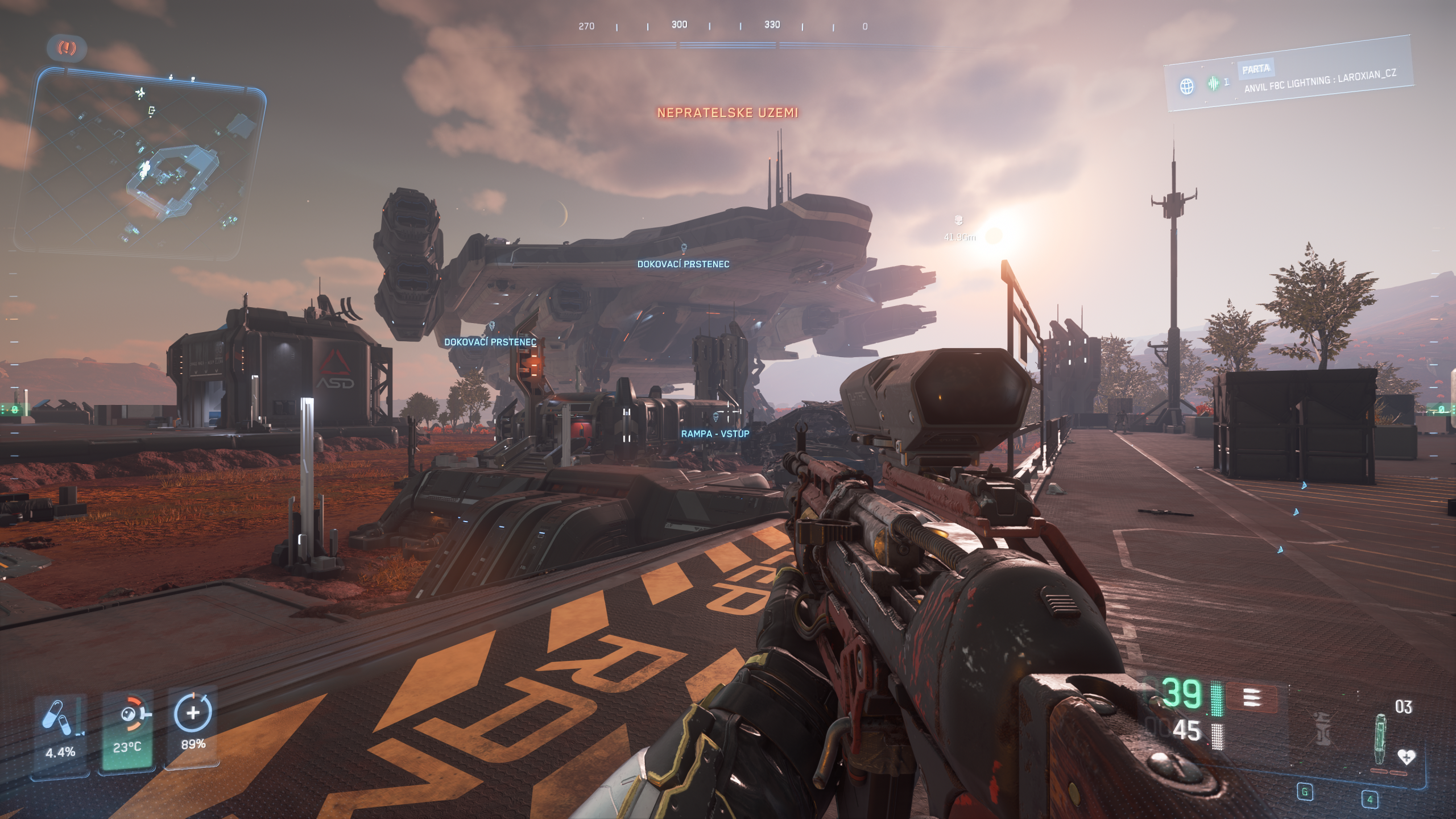Choose the green medpen consumable slot
The image size is (1456, 819).
coord(1380,739)
